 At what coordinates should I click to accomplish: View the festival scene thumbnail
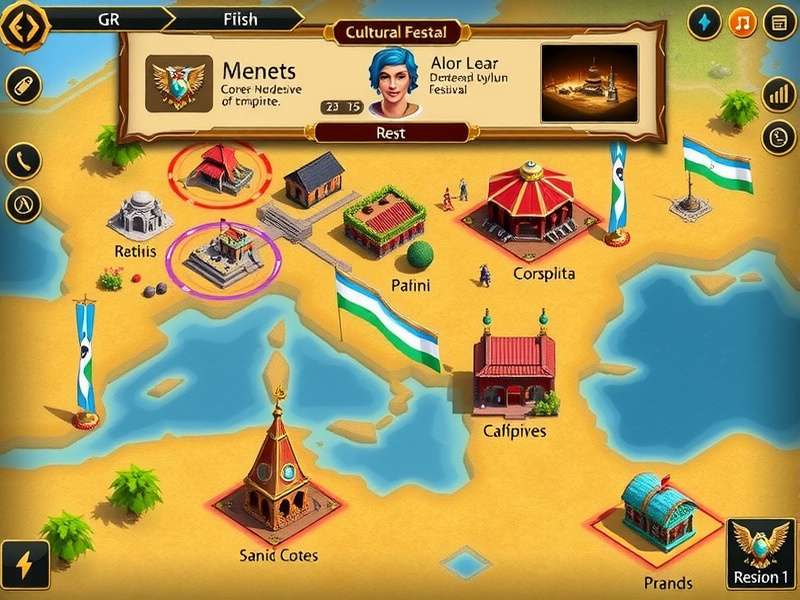(589, 82)
